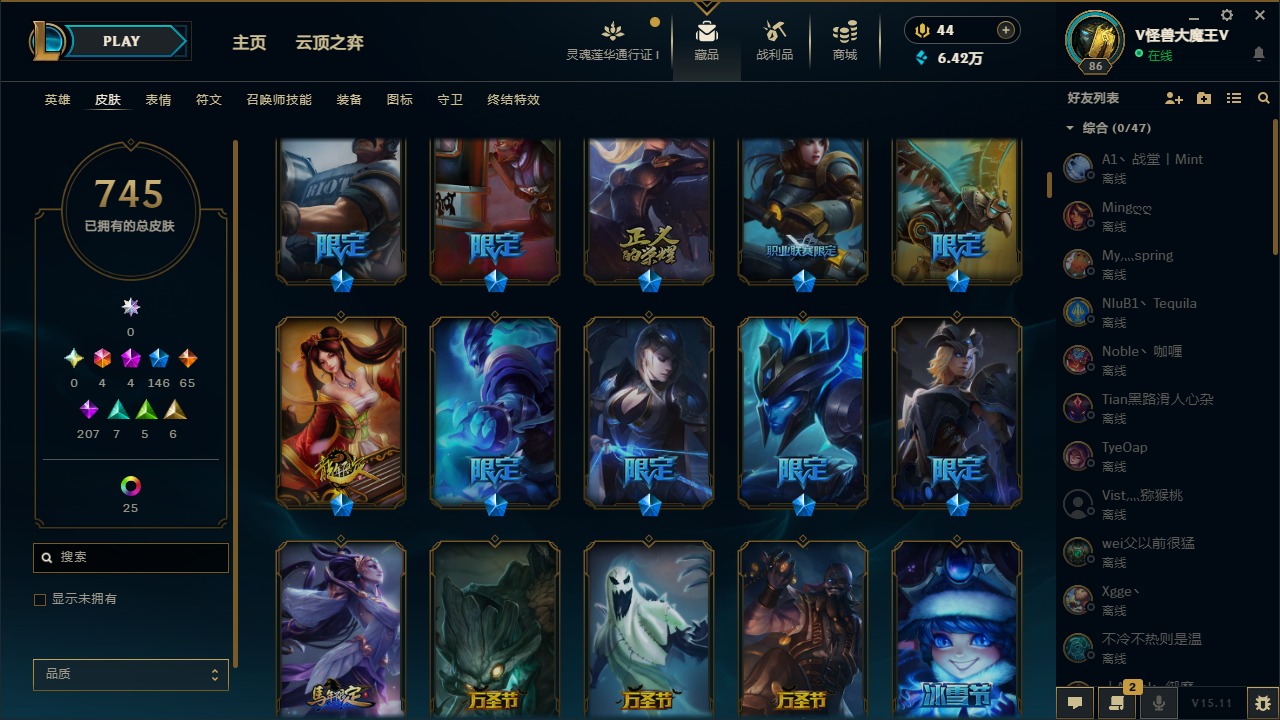1280x720 pixels.
Task: Open the 商城 store page
Action: click(843, 40)
